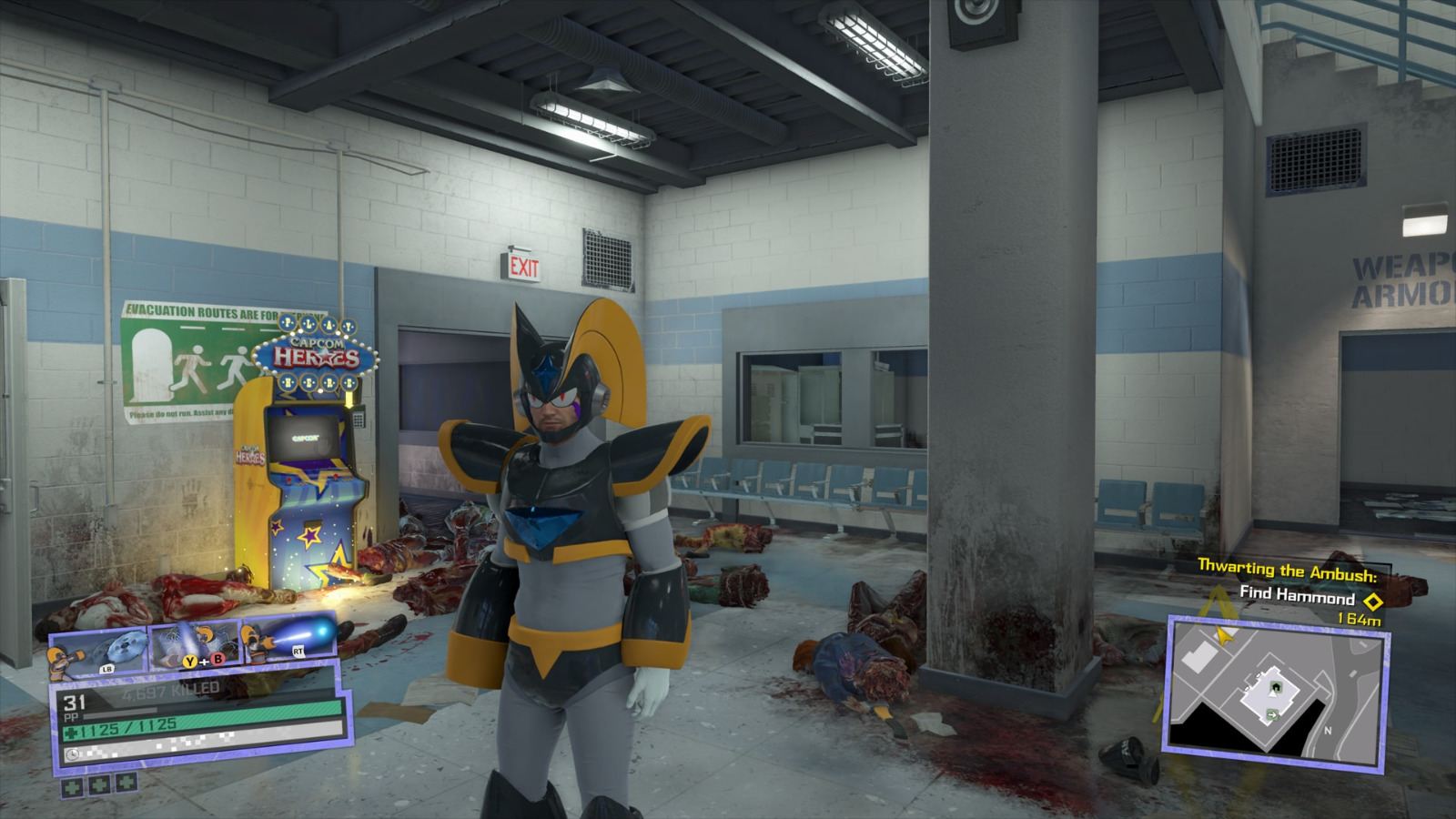Click the N compass letter on the minimap
Screen dimensions: 1456x819
1329,730
